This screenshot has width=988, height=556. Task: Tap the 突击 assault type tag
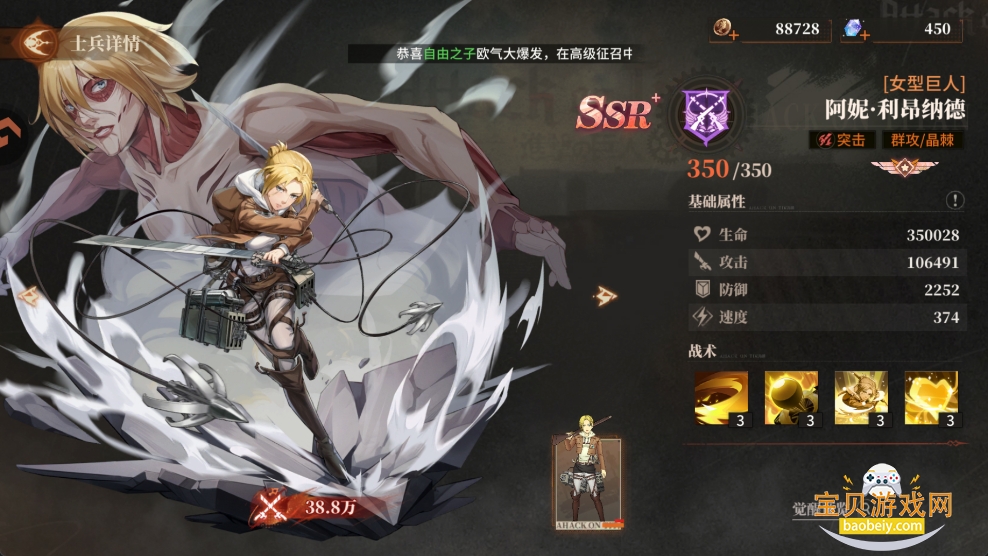pos(842,141)
